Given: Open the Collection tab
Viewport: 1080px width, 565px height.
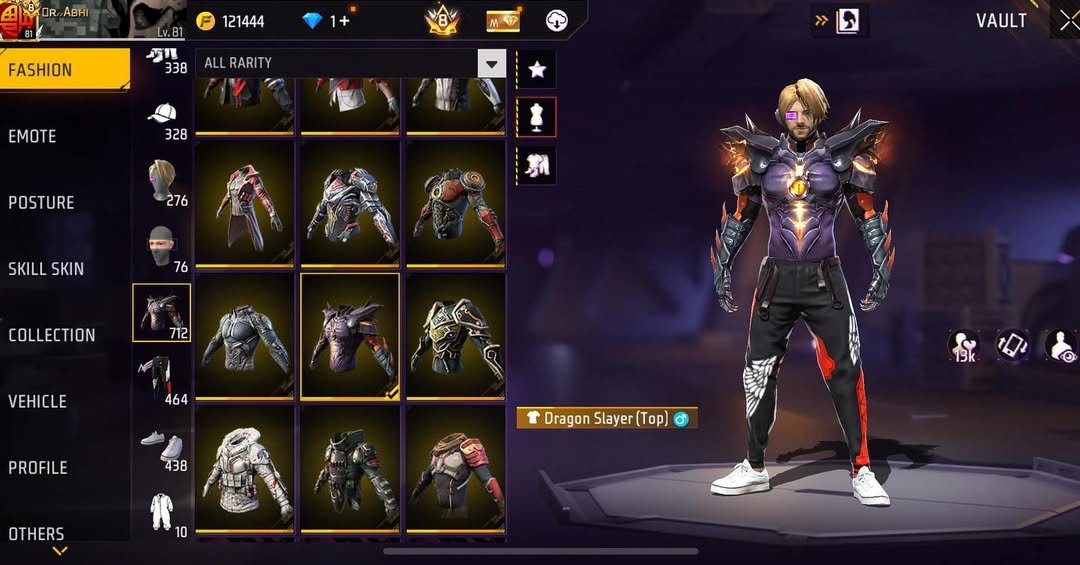Looking at the screenshot, I should (x=52, y=335).
